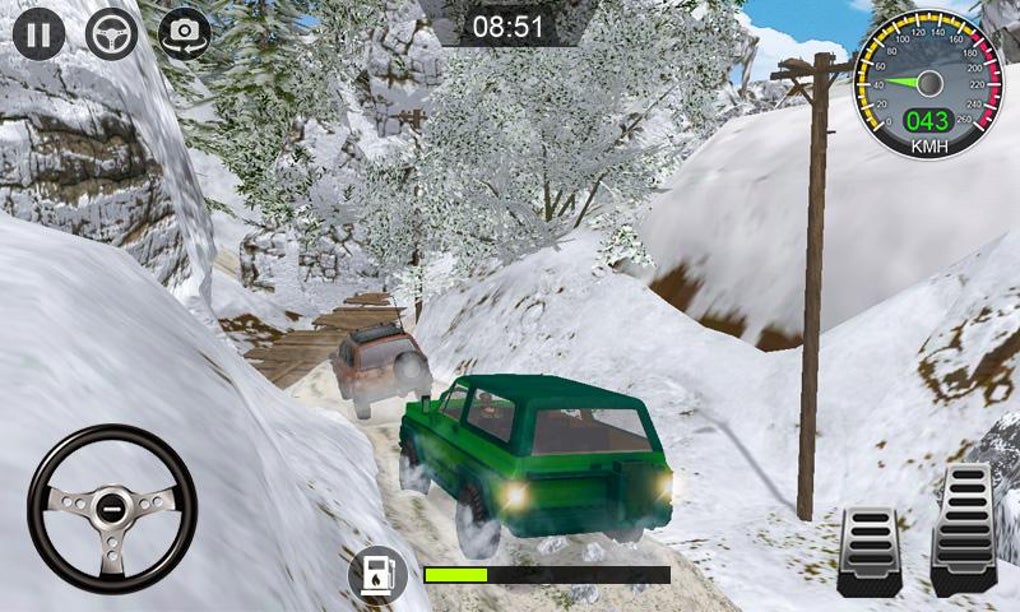Step on the gas pedal
The height and width of the screenshot is (612, 1020).
click(x=963, y=529)
